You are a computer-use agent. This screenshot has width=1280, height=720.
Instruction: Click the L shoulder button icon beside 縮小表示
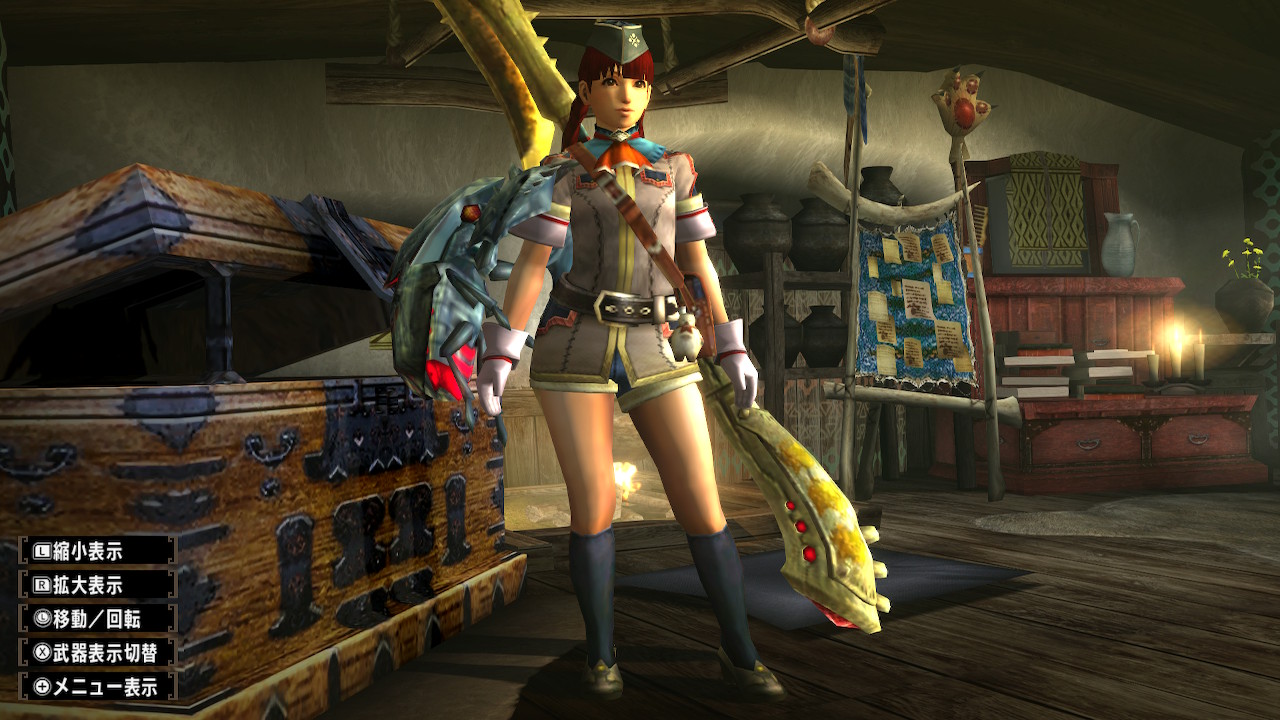(43, 551)
